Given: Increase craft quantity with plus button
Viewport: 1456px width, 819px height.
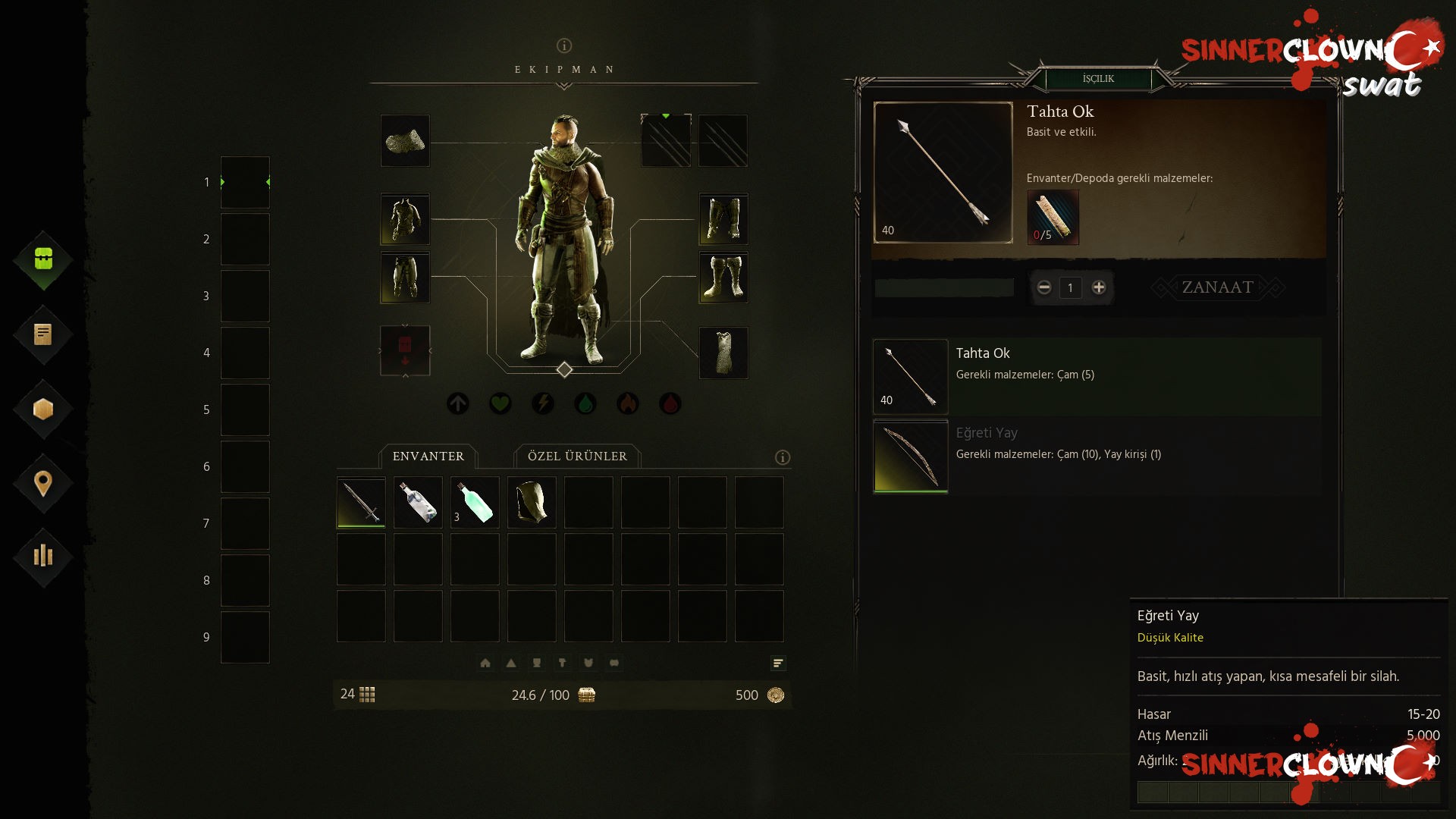Looking at the screenshot, I should pyautogui.click(x=1098, y=287).
